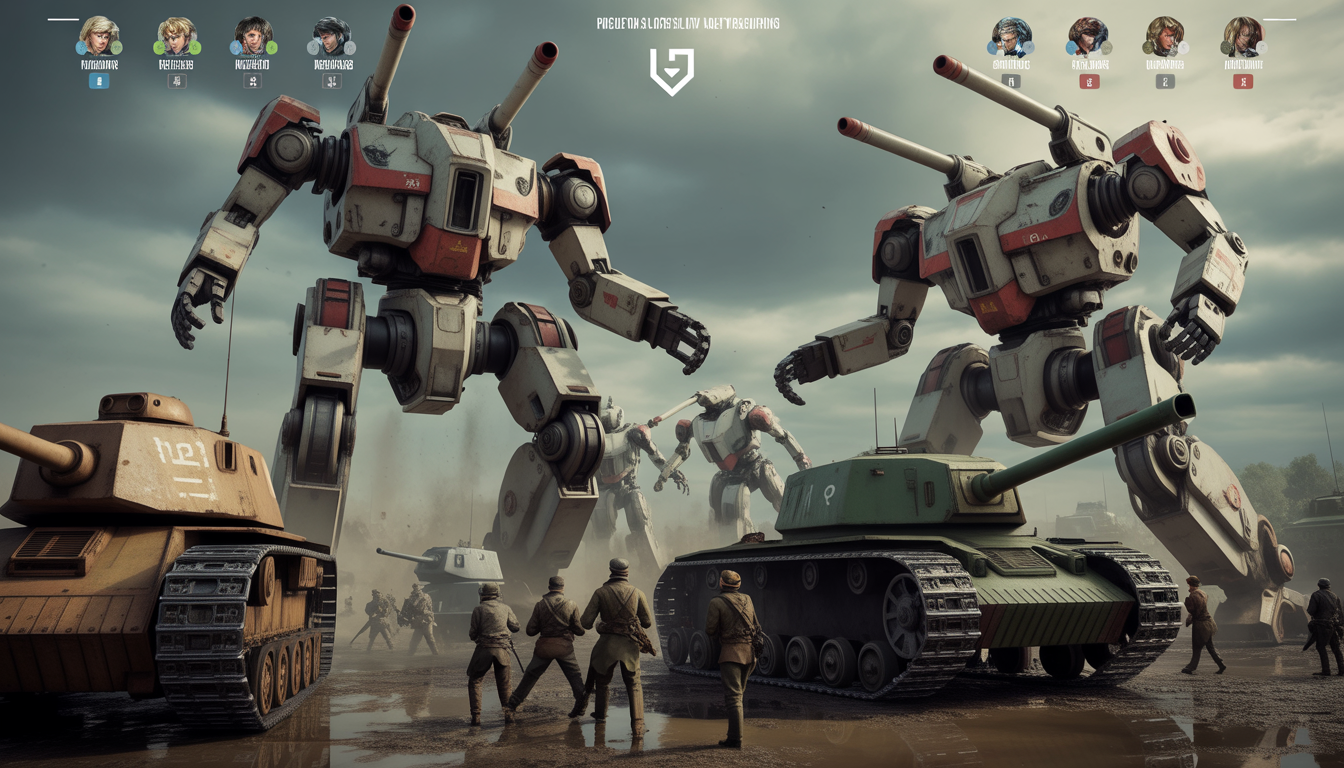The image size is (1344, 768).
Task: Select the dark-haired portrait with two grey circles
Action: (x=331, y=37)
